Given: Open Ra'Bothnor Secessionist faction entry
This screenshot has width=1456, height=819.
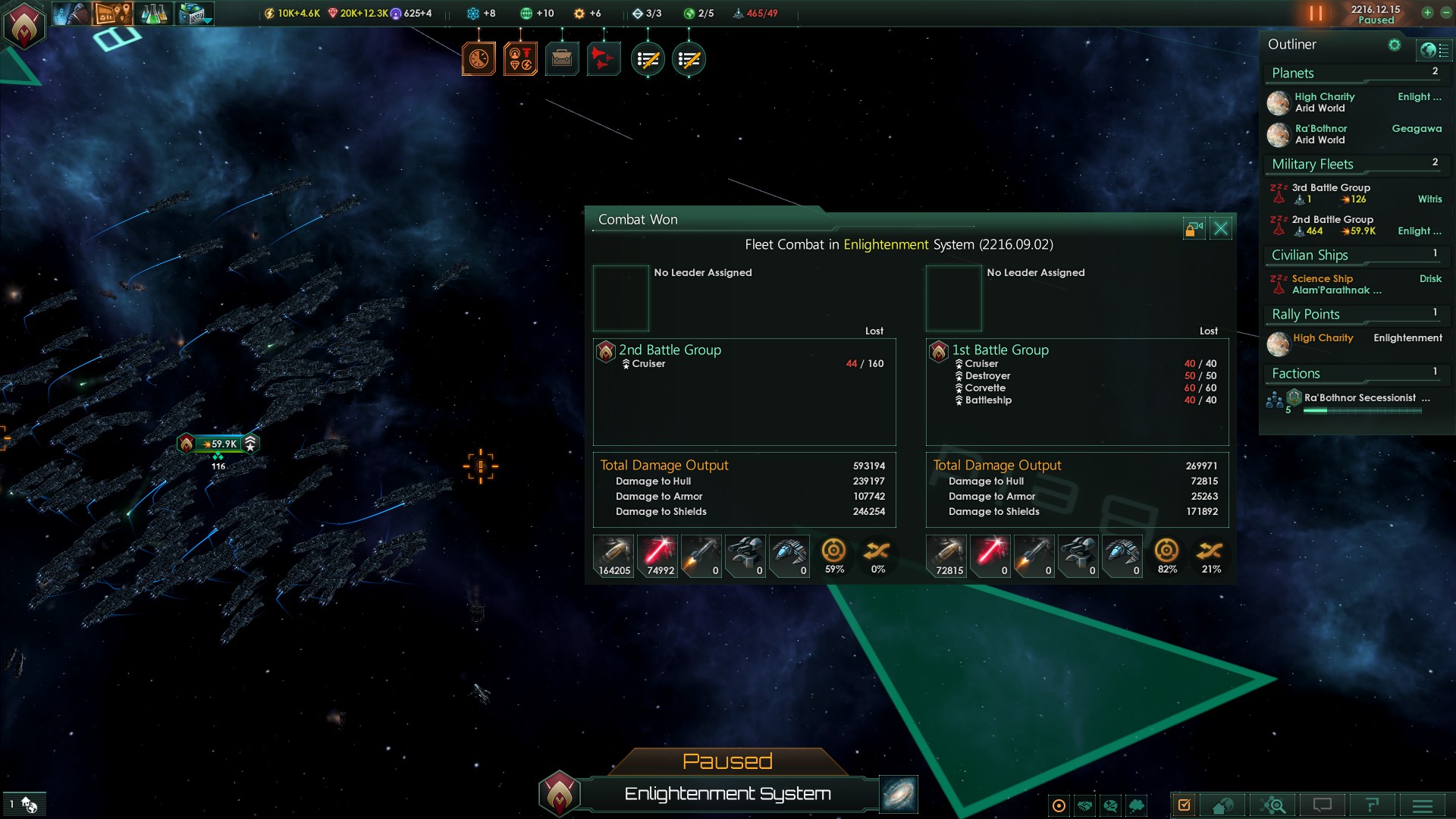Looking at the screenshot, I should pyautogui.click(x=1360, y=398).
